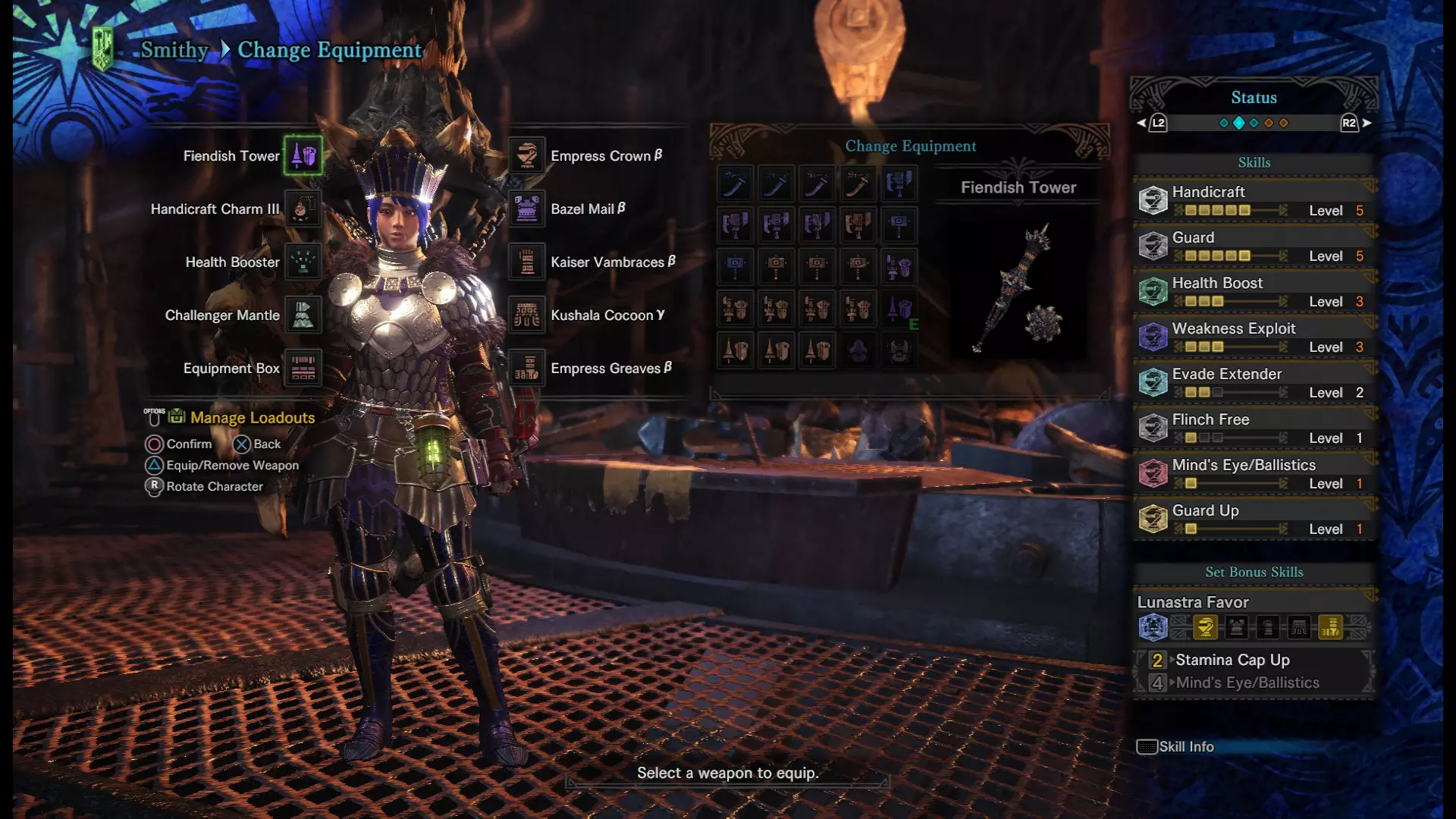This screenshot has width=1456, height=819.
Task: Select Kaiser Vambraces β arm armor
Action: 527,262
